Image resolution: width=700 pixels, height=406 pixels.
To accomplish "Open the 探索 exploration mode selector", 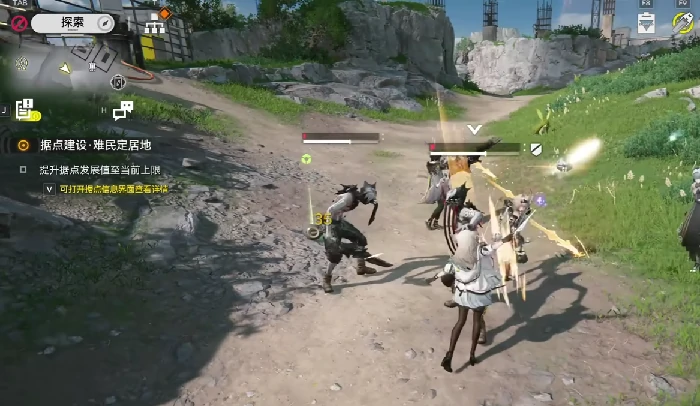I will pos(73,21).
